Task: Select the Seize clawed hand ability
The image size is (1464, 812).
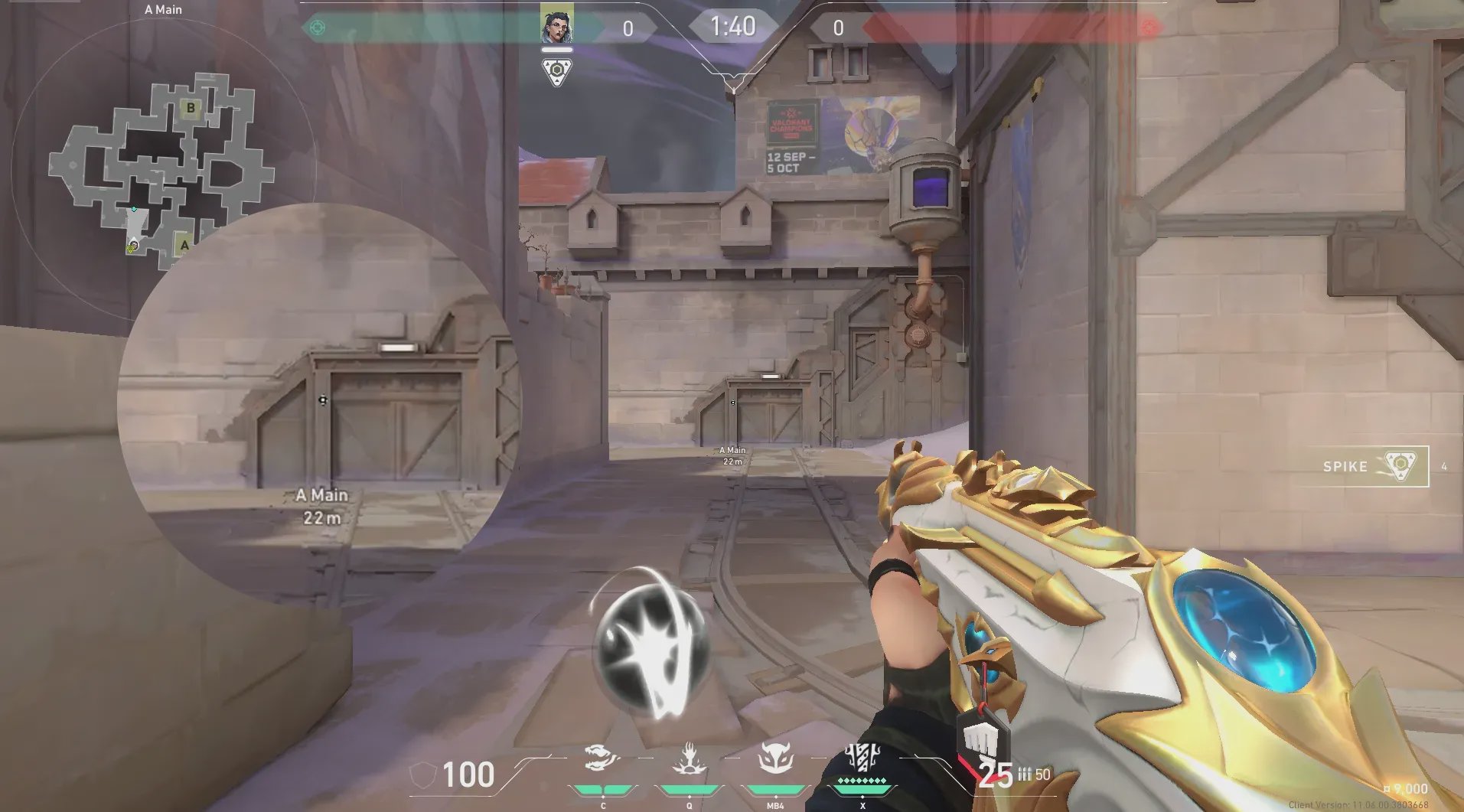Action: tap(689, 759)
